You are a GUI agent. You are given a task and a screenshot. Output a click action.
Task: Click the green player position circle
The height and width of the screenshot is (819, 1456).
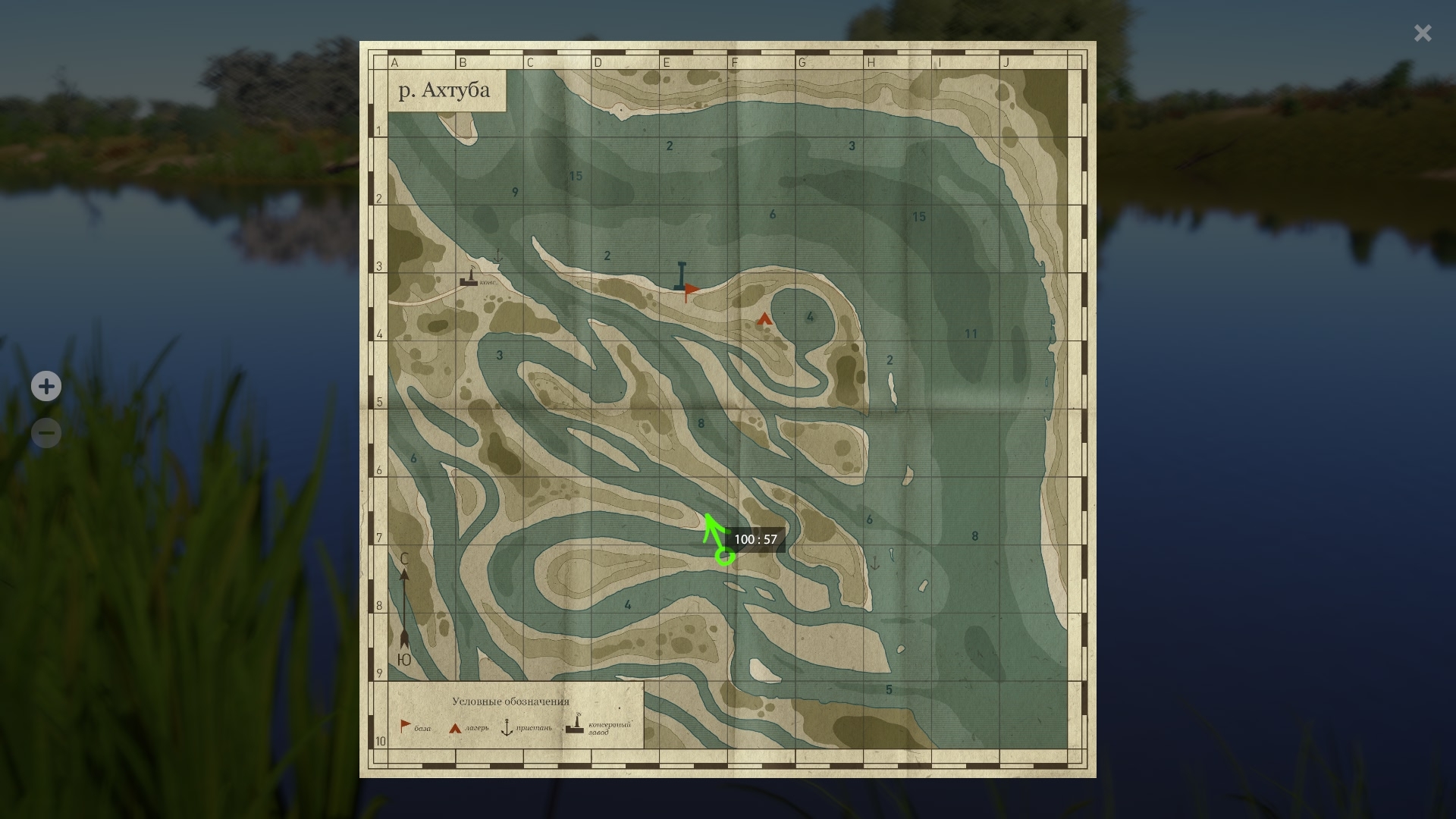[725, 557]
